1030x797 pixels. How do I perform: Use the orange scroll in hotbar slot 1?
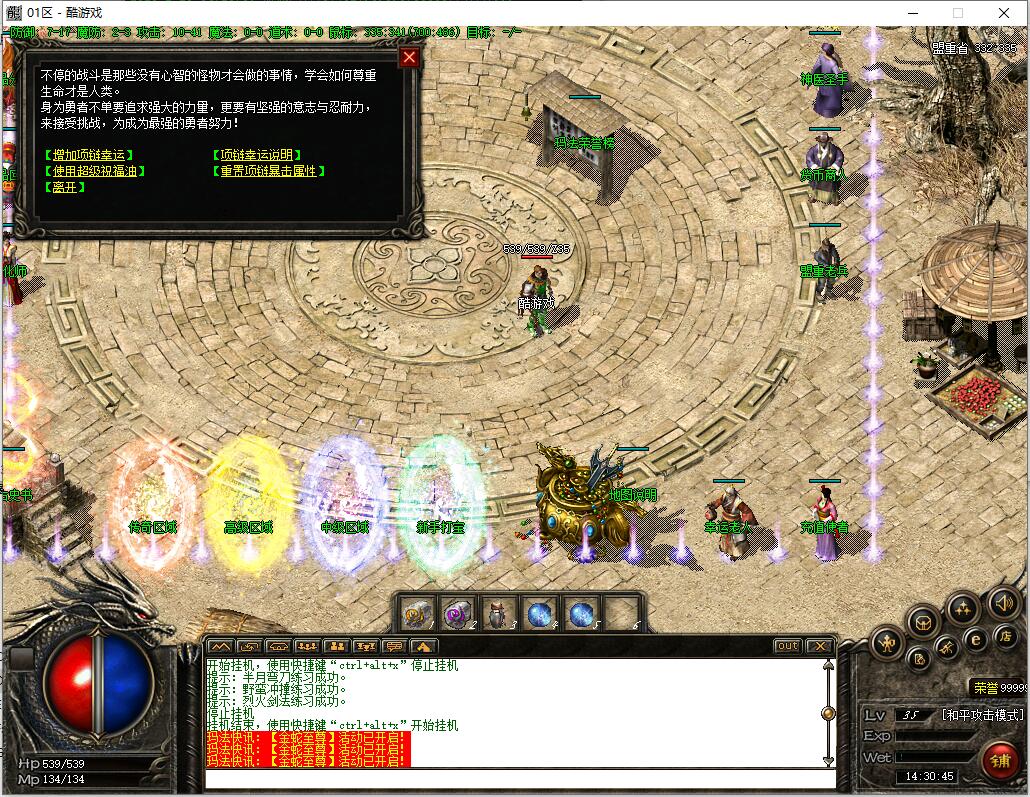[x=416, y=612]
